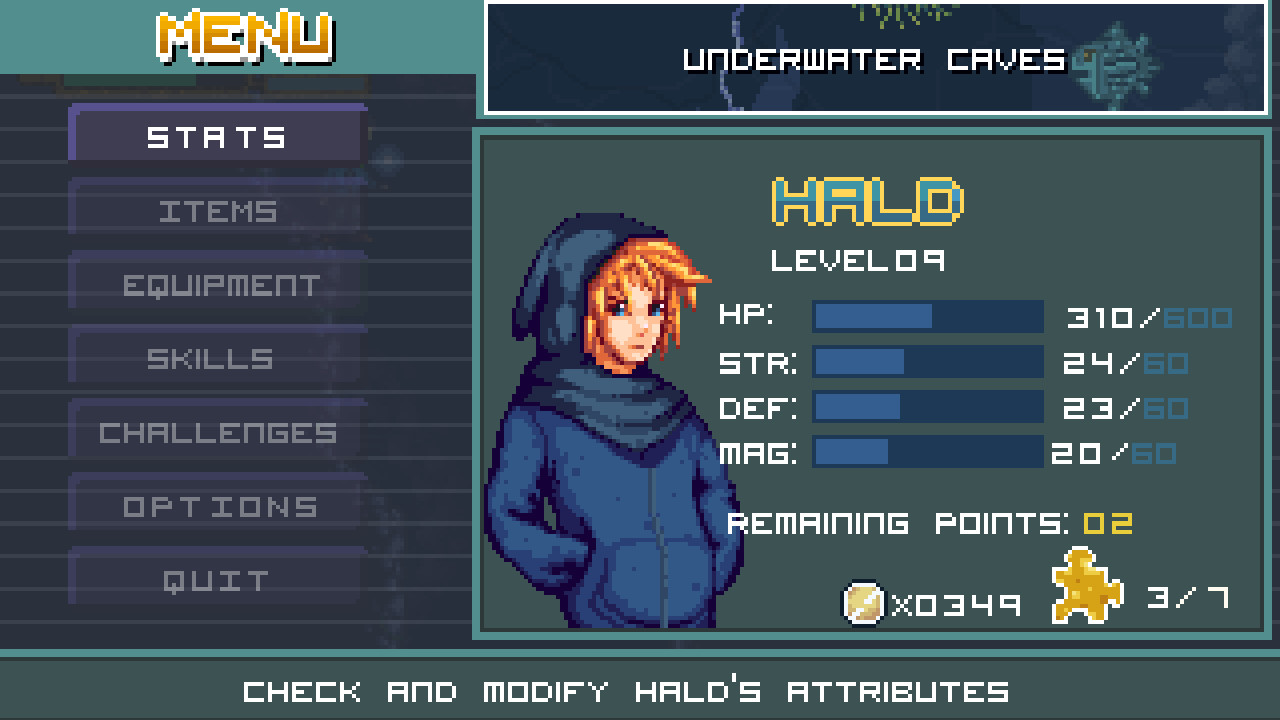1280x720 pixels.
Task: Click the coin currency icon
Action: (x=862, y=600)
